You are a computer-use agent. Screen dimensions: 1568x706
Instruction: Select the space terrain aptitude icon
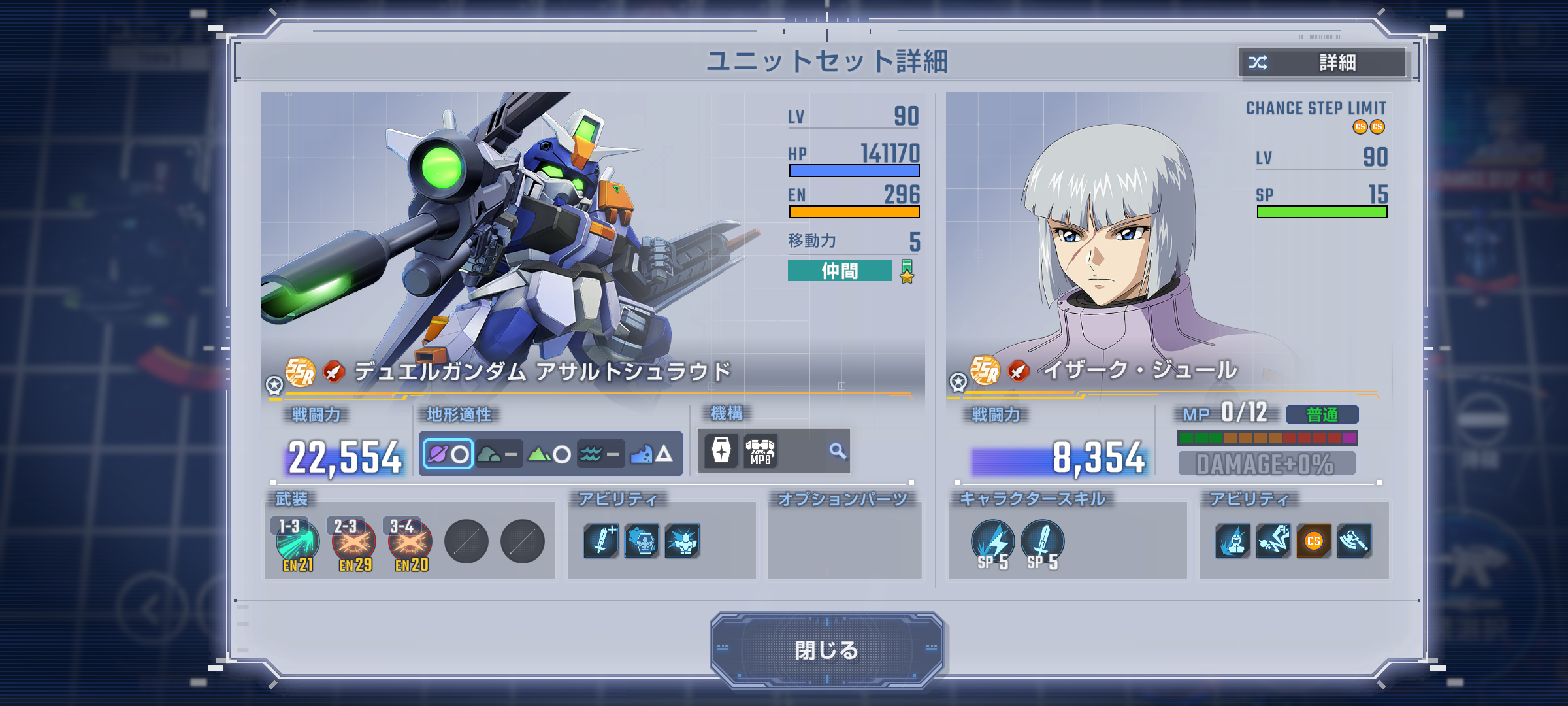(448, 454)
